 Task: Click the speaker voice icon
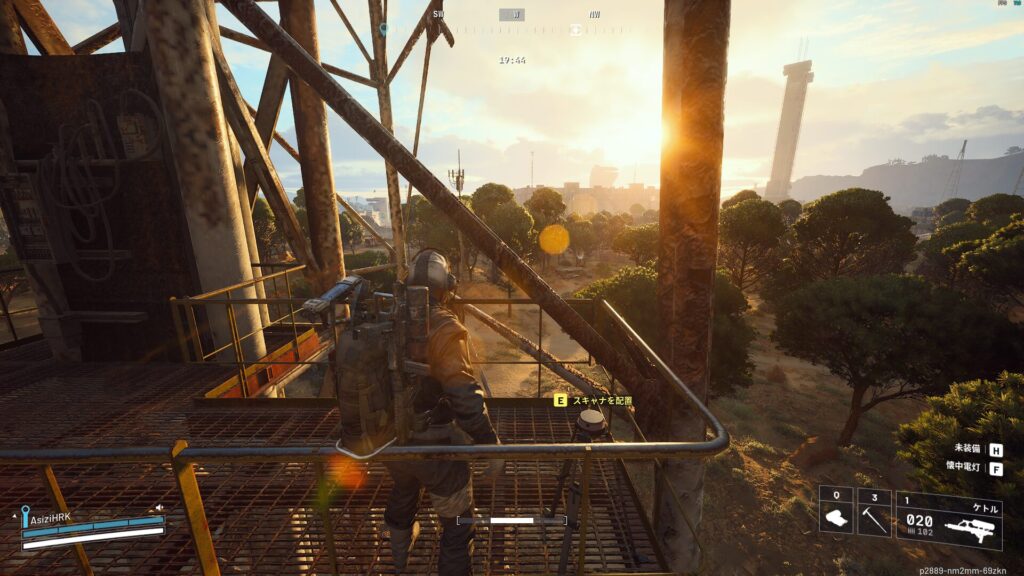159,508
